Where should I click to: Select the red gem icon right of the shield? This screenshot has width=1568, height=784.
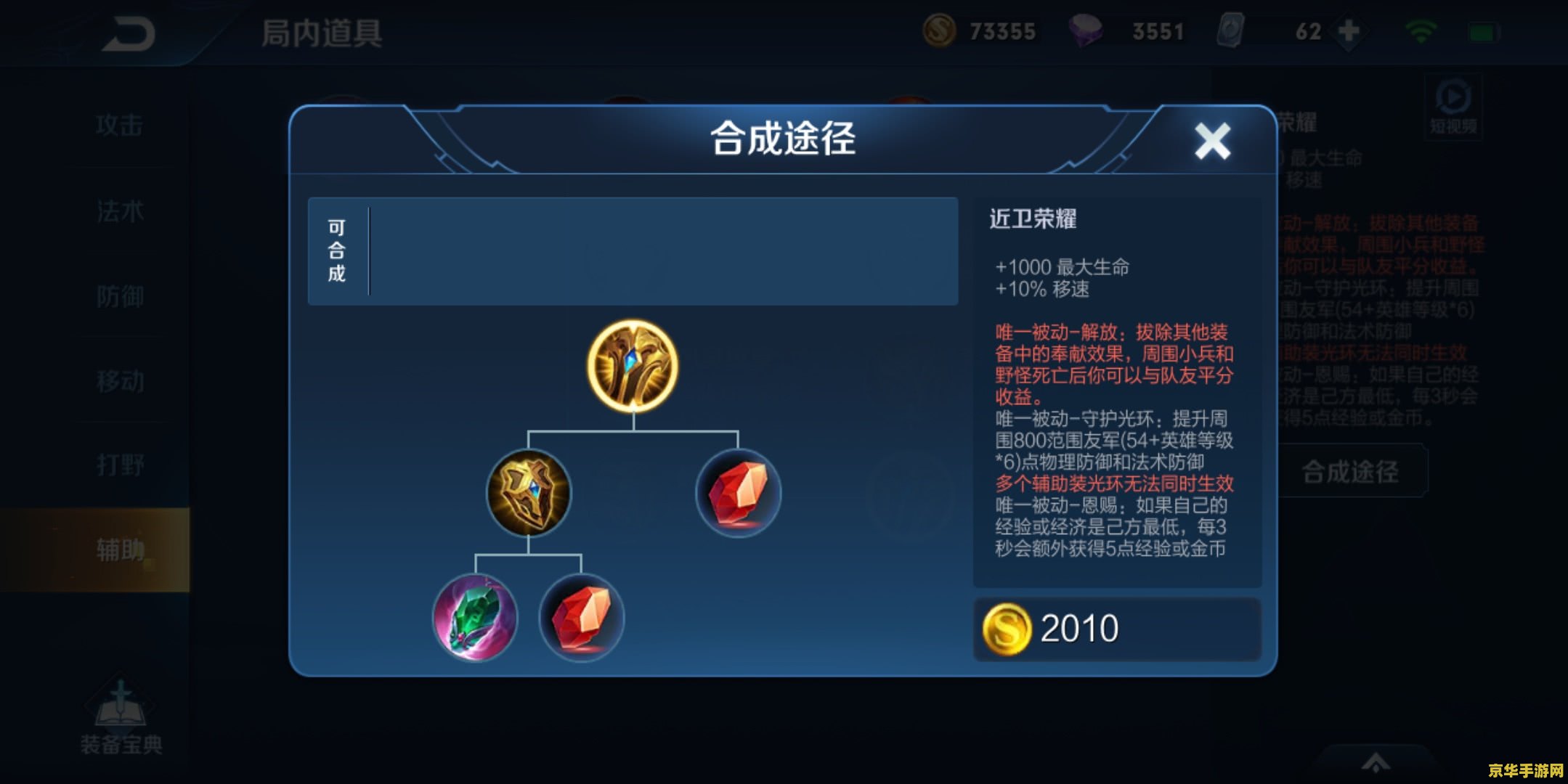pyautogui.click(x=739, y=494)
